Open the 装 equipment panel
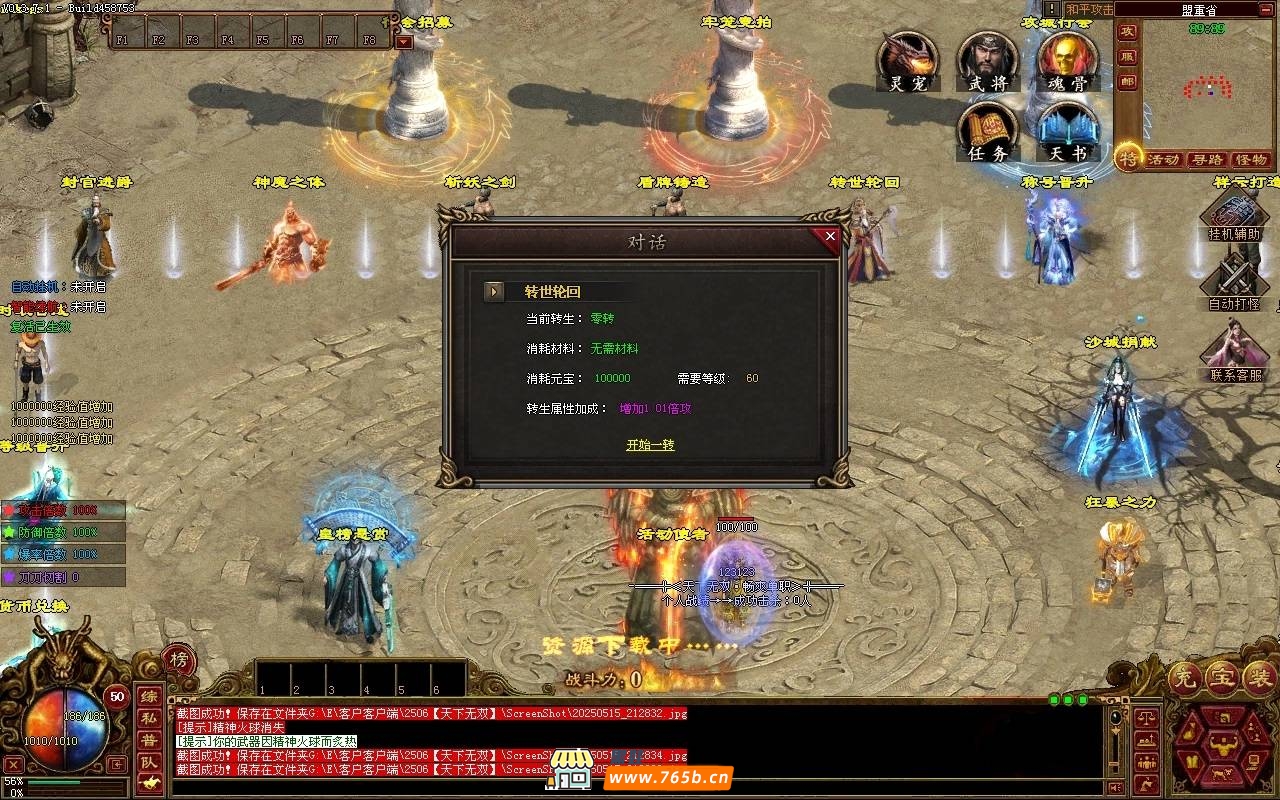 pos(1257,677)
